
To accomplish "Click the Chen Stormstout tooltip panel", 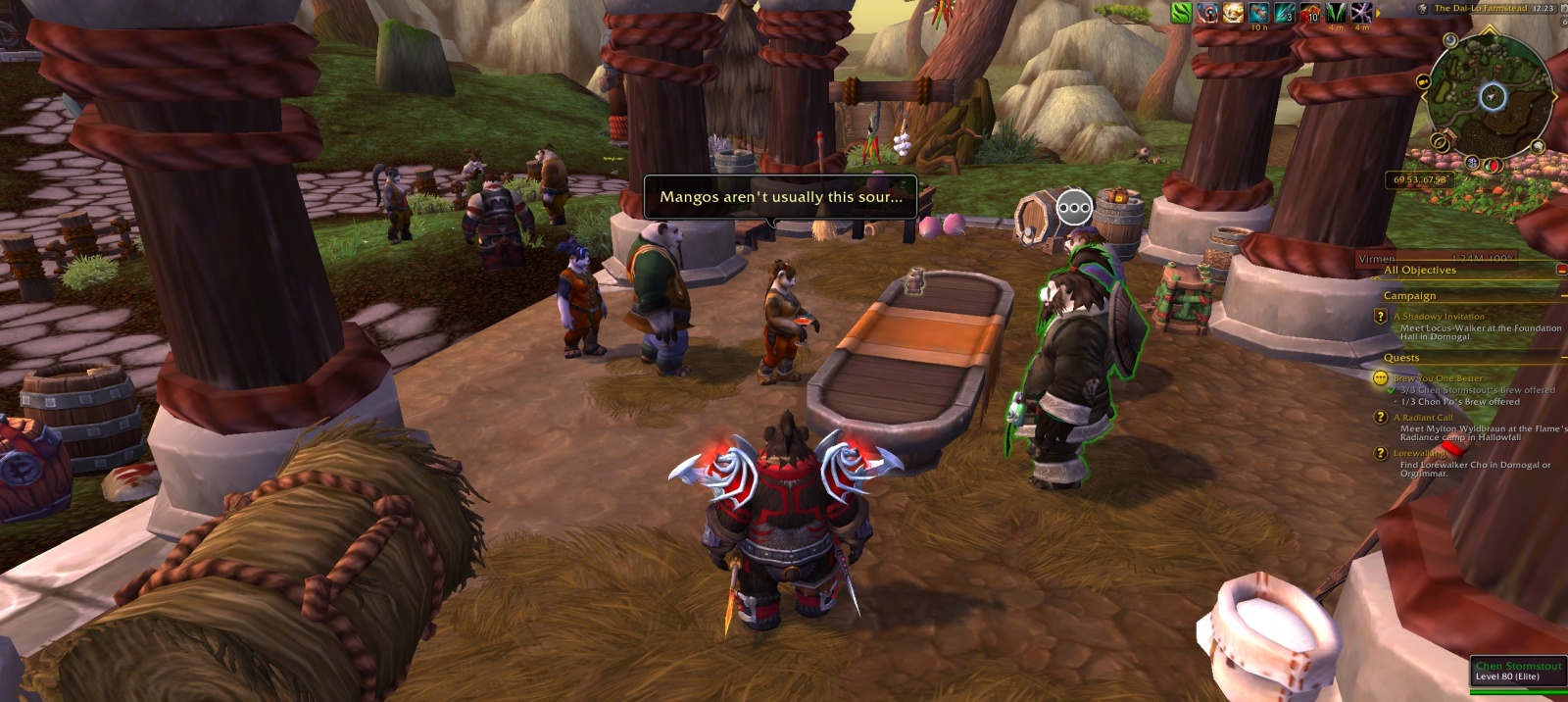I will pyautogui.click(x=1518, y=672).
